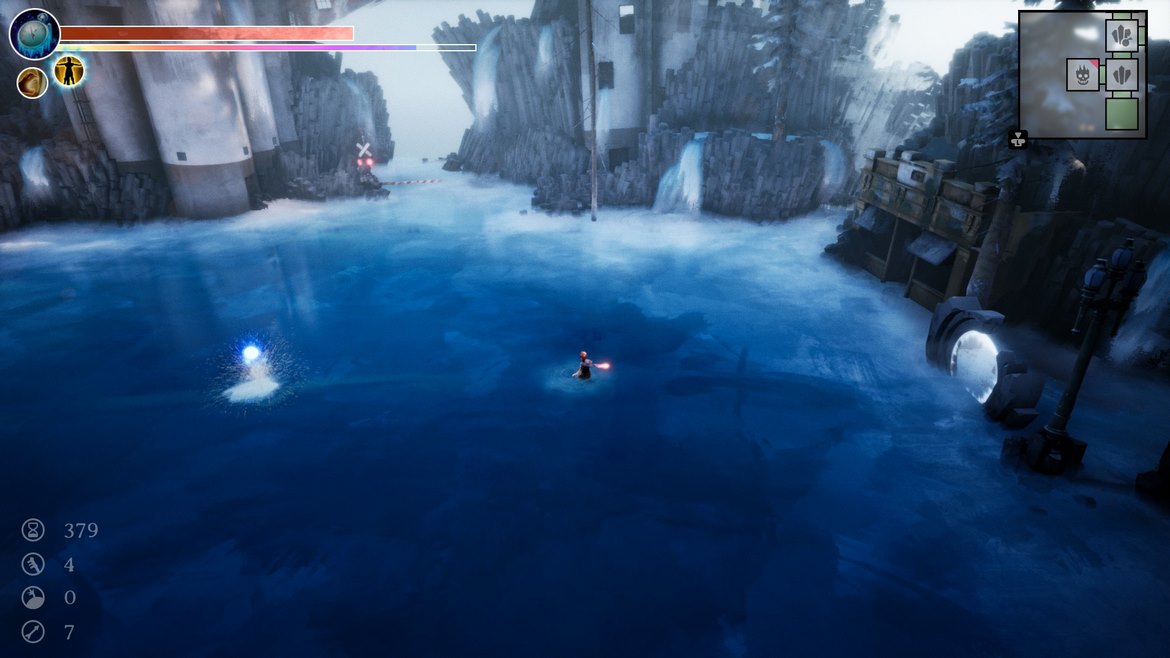This screenshot has width=1170, height=658.
Task: Choose the crystals-and-bomb room on the minimap
Action: pyautogui.click(x=1123, y=36)
